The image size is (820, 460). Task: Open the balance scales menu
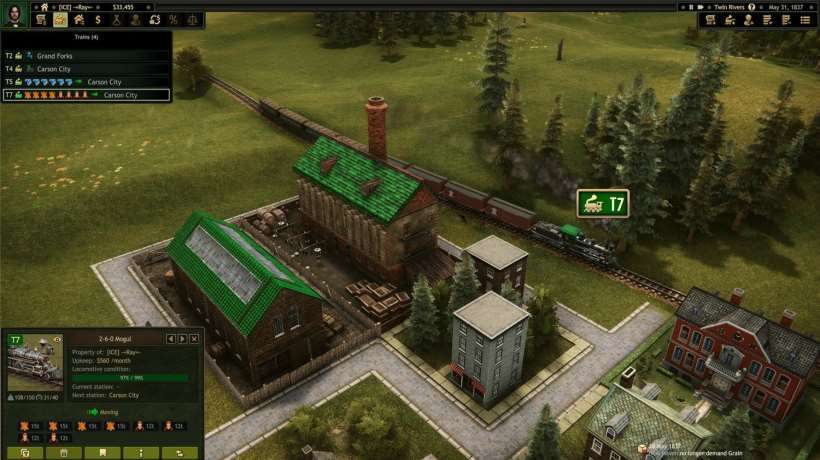(x=192, y=20)
